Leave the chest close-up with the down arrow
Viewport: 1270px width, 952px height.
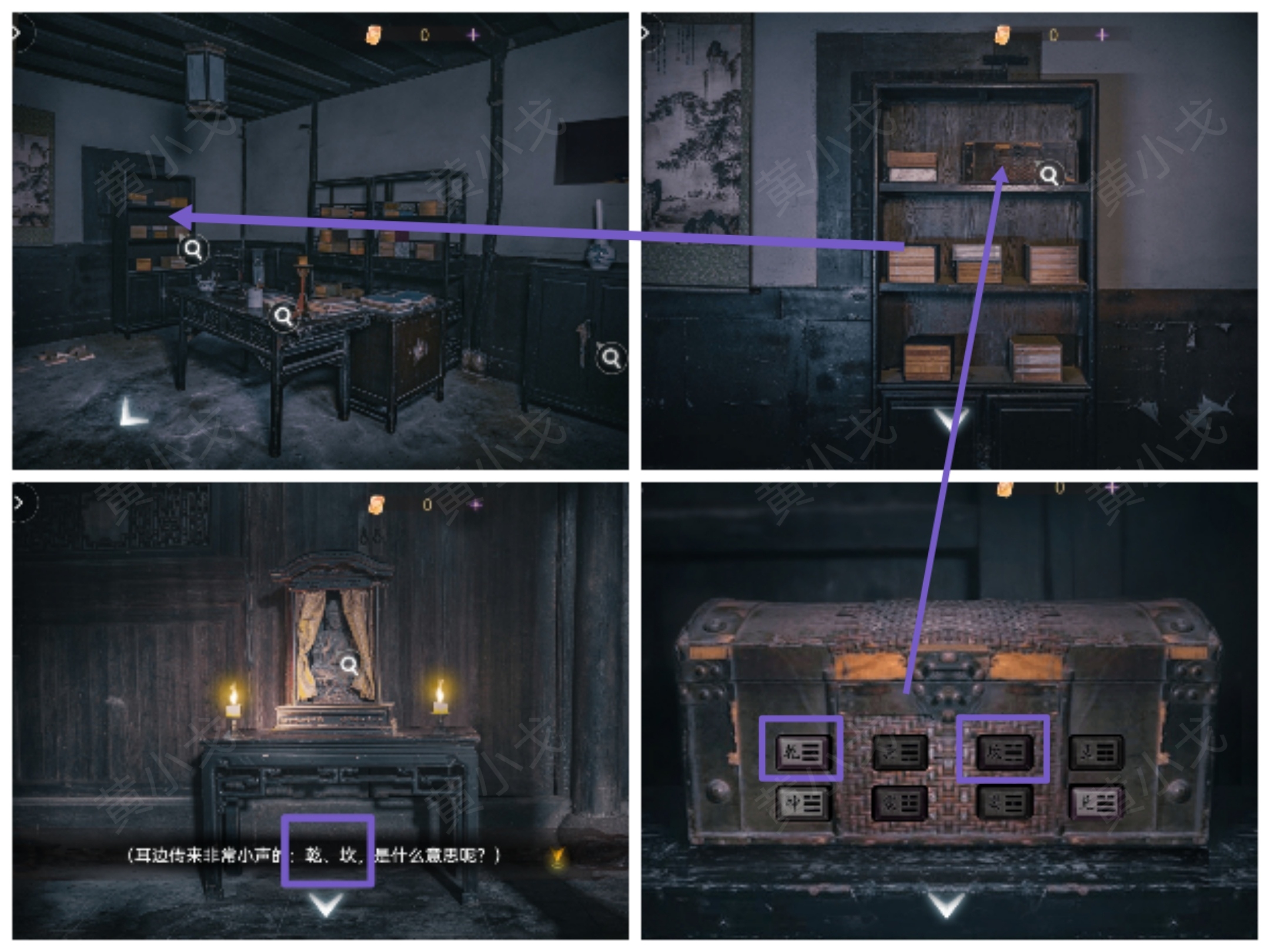(x=946, y=905)
